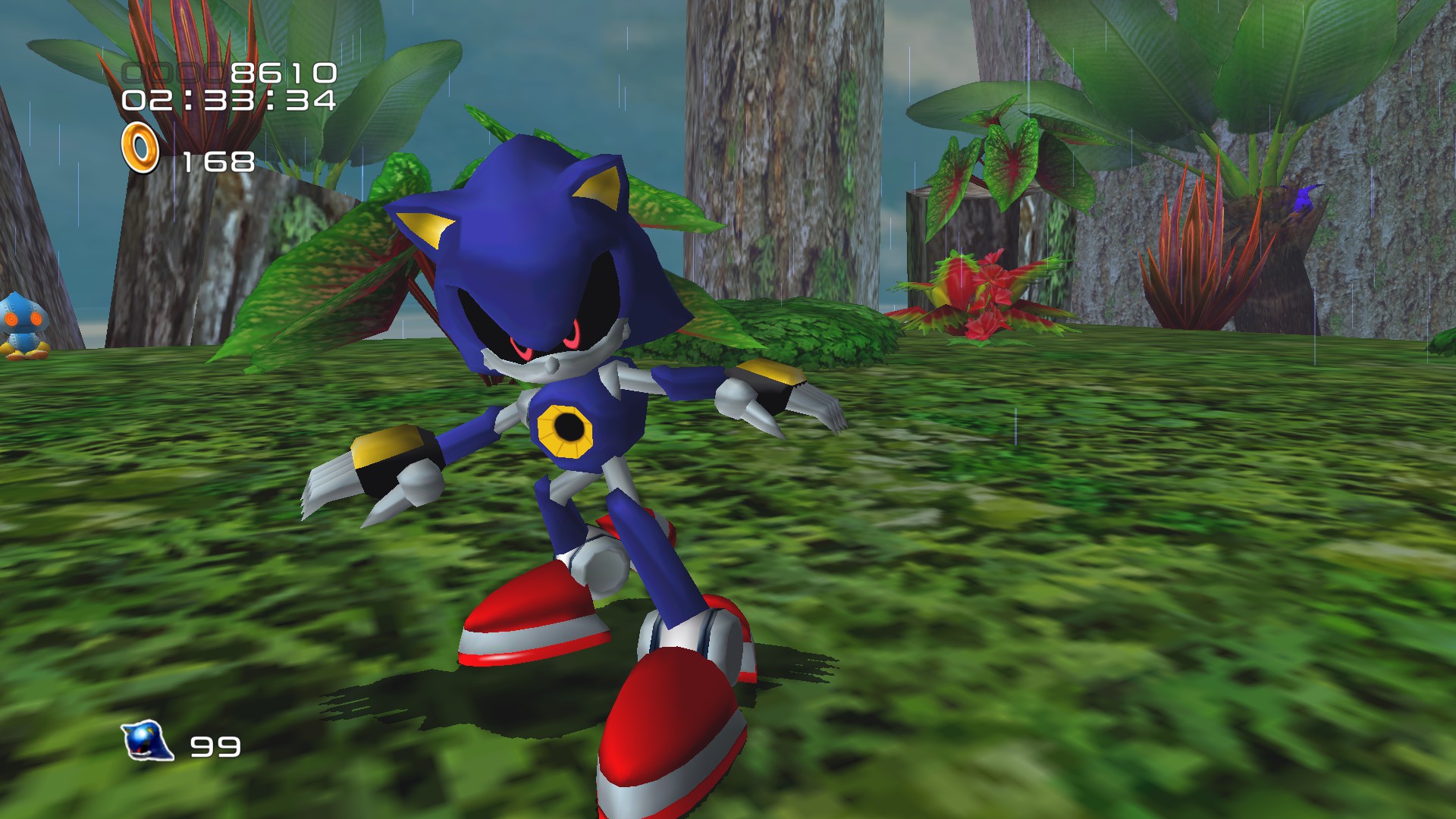Toggle the ring count number 168
1456x819 pixels.
point(218,160)
